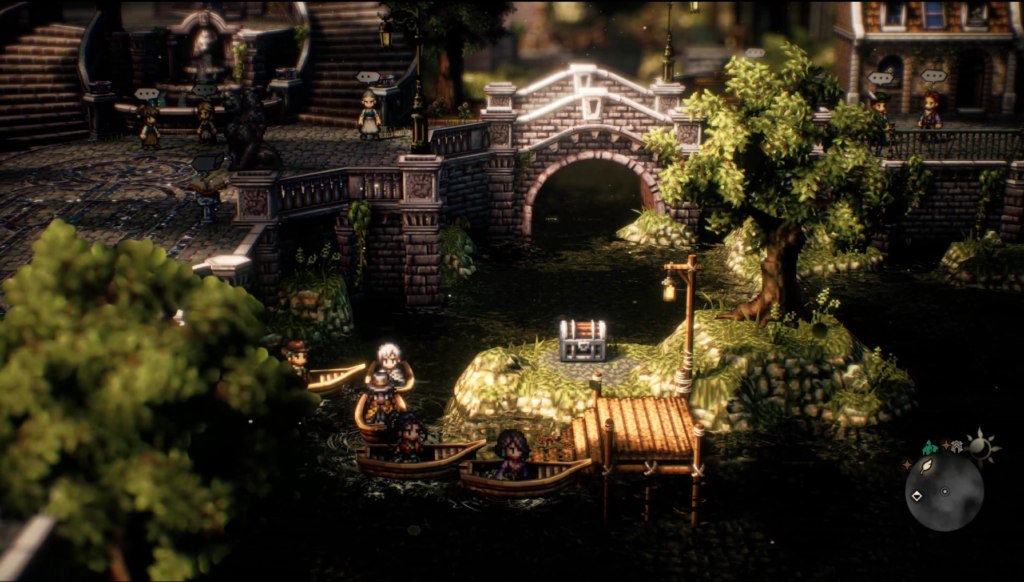Select the feather marker on the minimap
The image size is (1024, 582).
coord(926,467)
